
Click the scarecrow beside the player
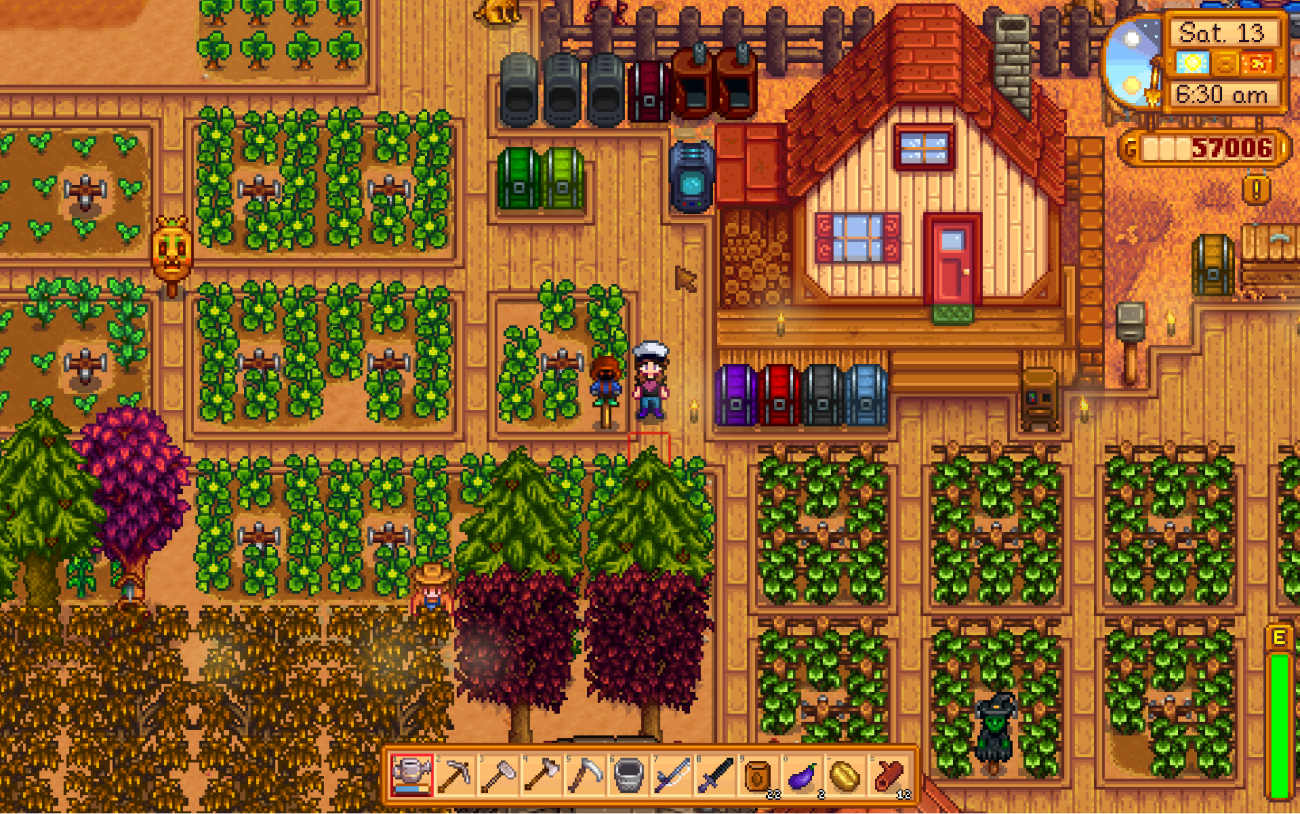(x=607, y=380)
